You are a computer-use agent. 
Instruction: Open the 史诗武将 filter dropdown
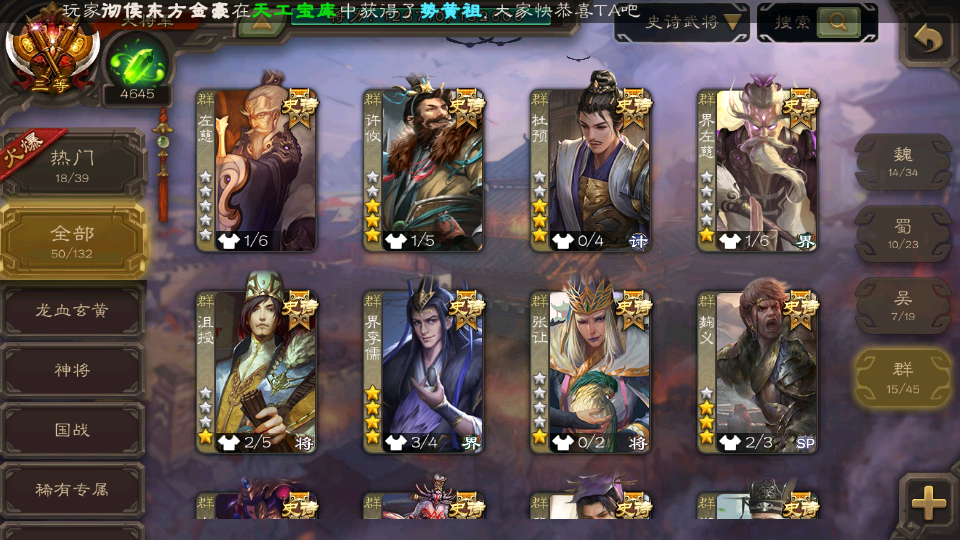point(682,22)
